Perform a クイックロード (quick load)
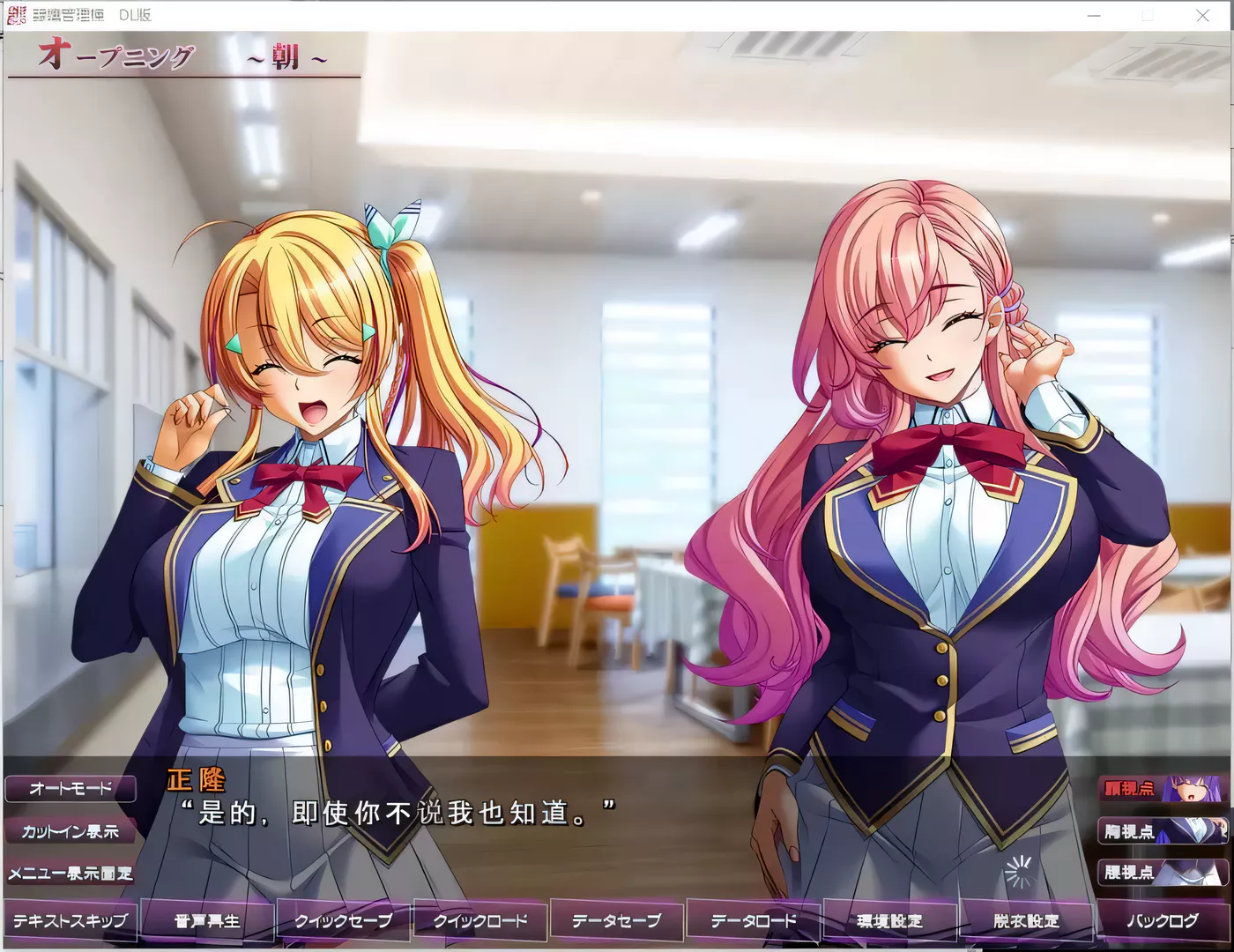 point(479,919)
